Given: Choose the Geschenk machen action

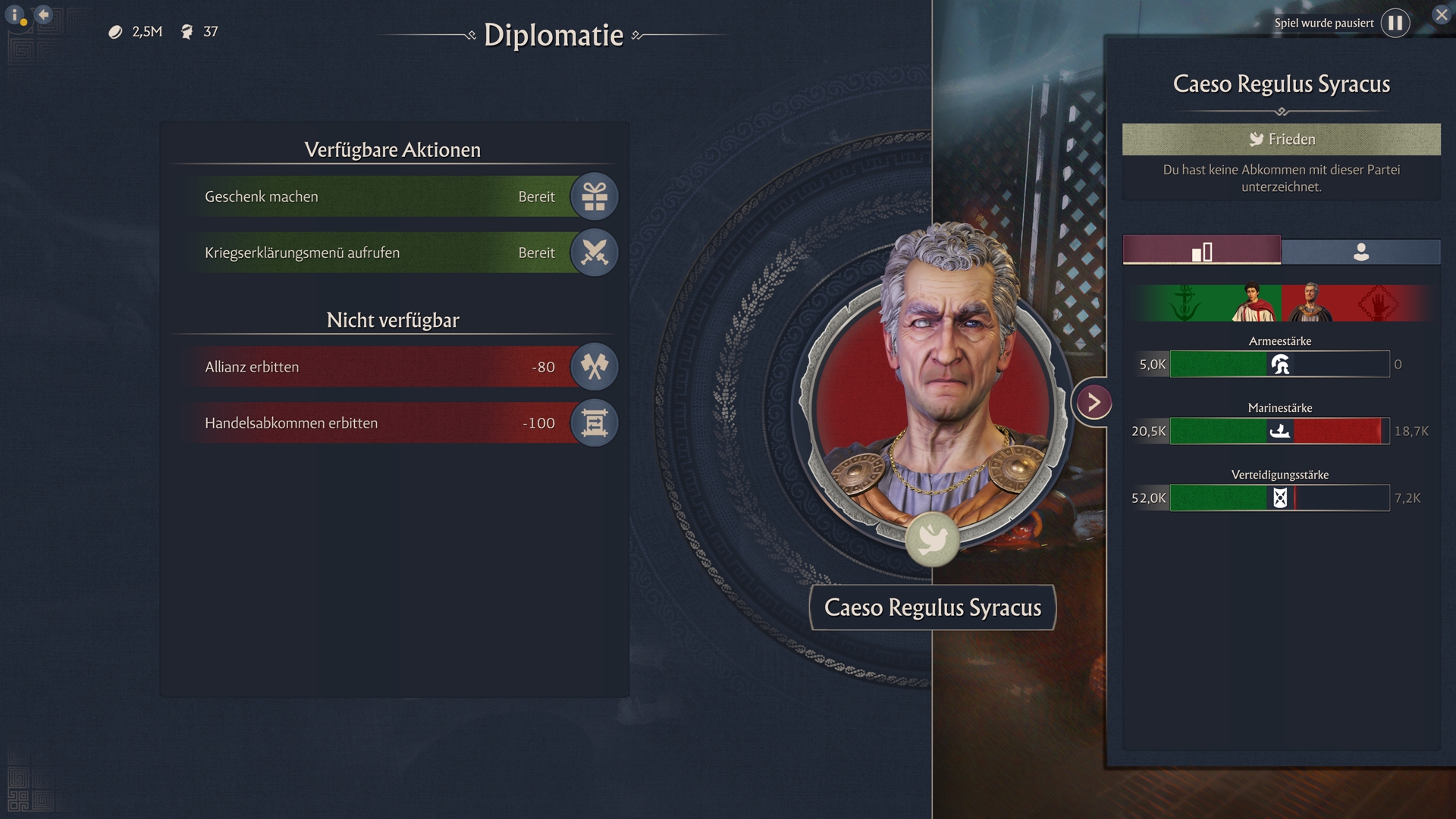Looking at the screenshot, I should coord(379,196).
